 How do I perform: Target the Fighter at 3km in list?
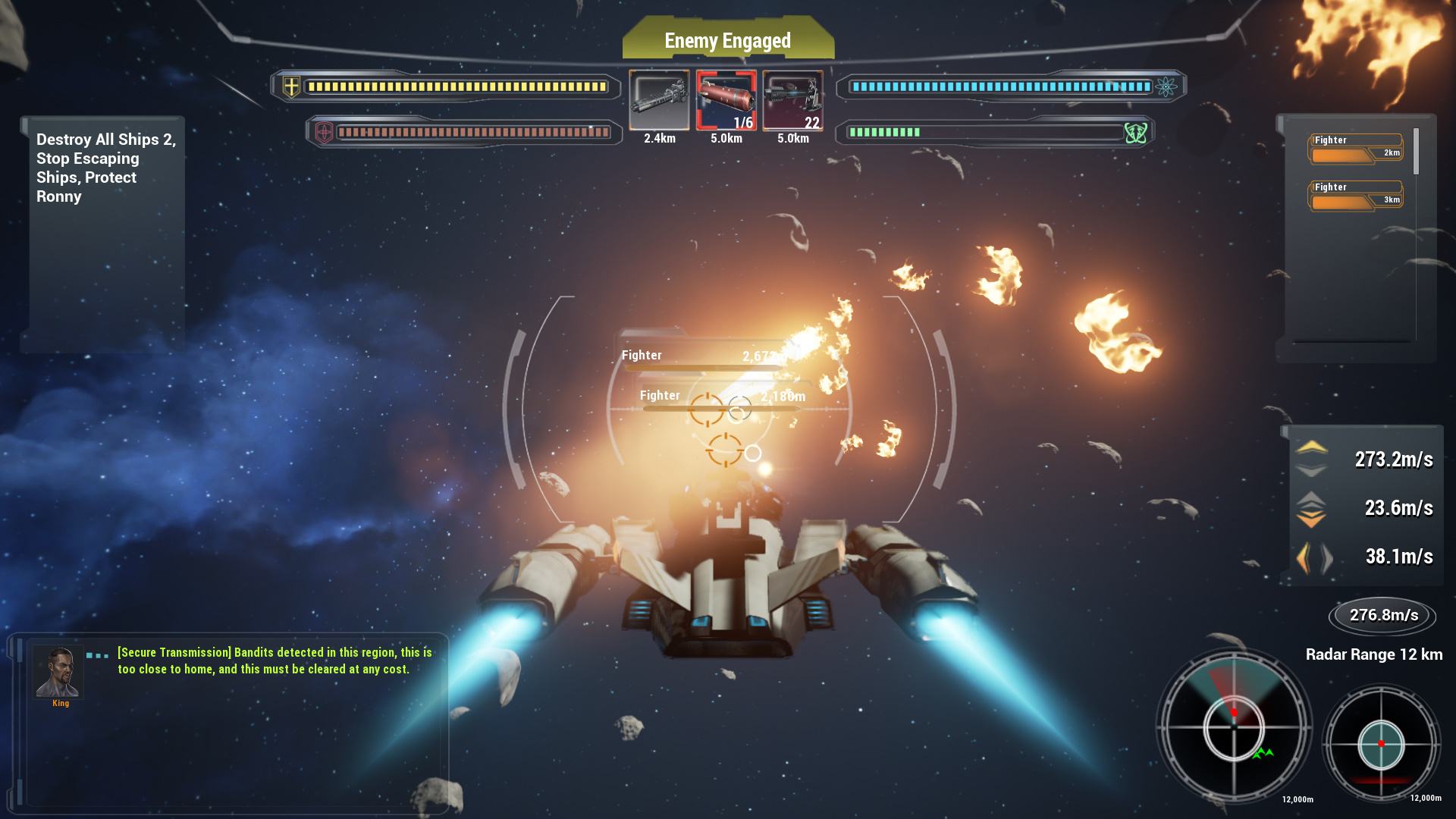(x=1356, y=196)
